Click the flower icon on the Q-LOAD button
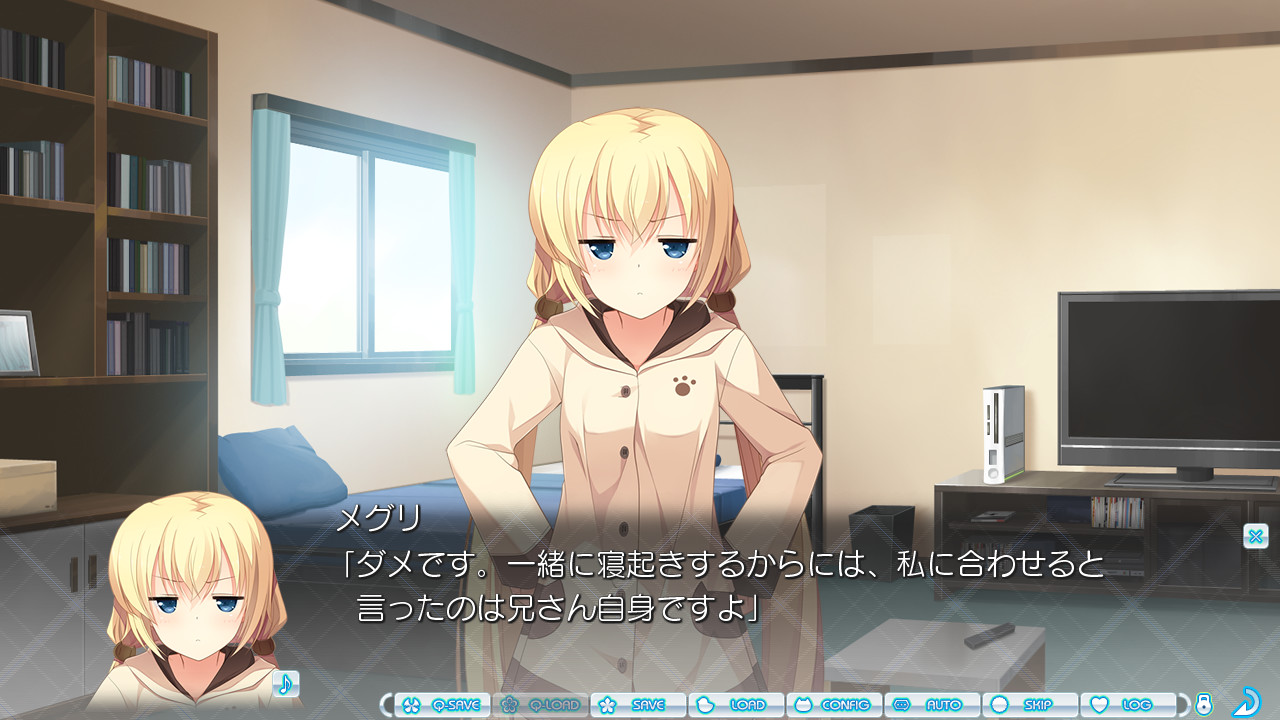 click(x=510, y=704)
